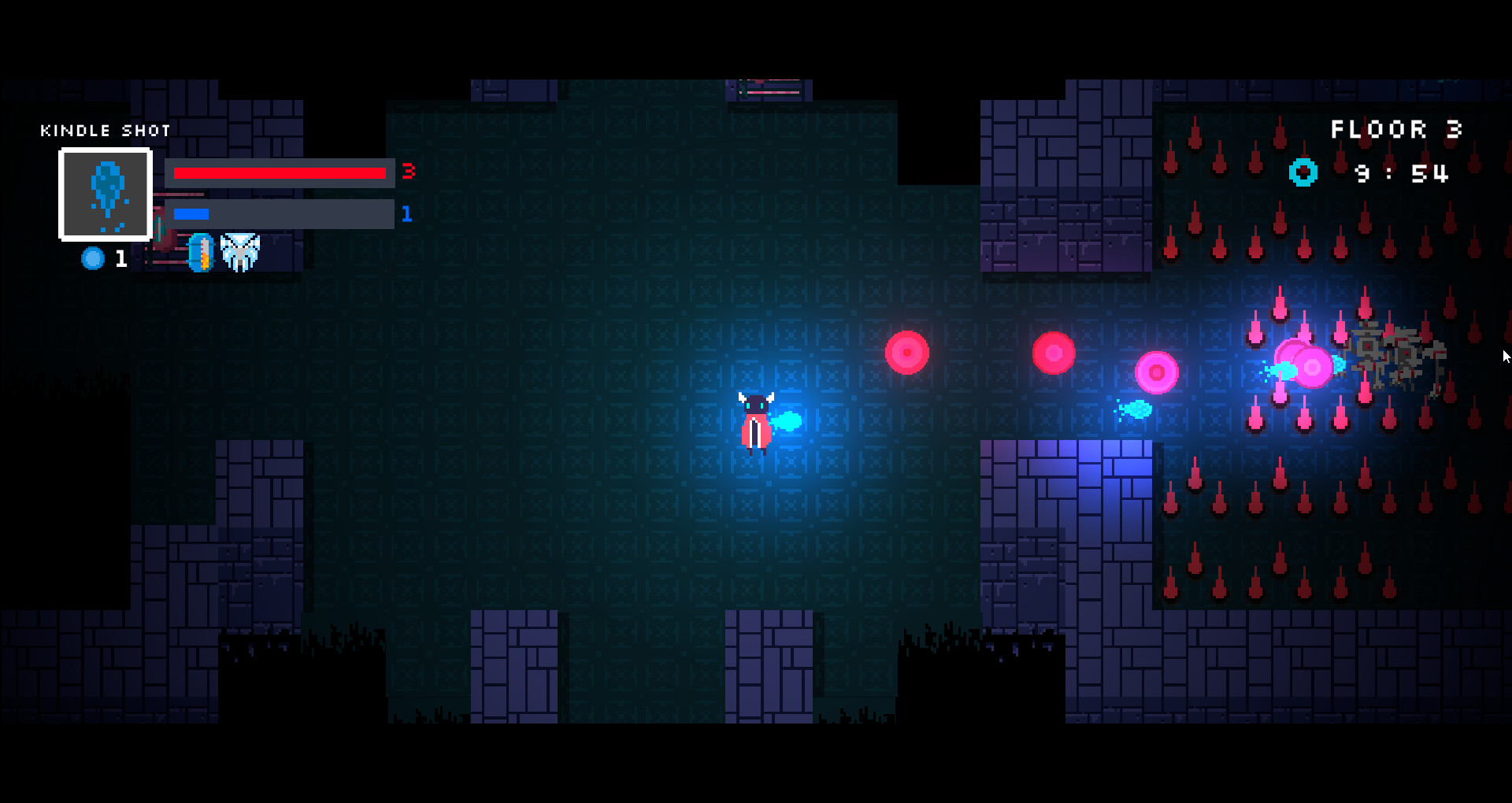Click the KINDLE SHOT title text
The width and height of the screenshot is (1512, 803).
click(106, 130)
